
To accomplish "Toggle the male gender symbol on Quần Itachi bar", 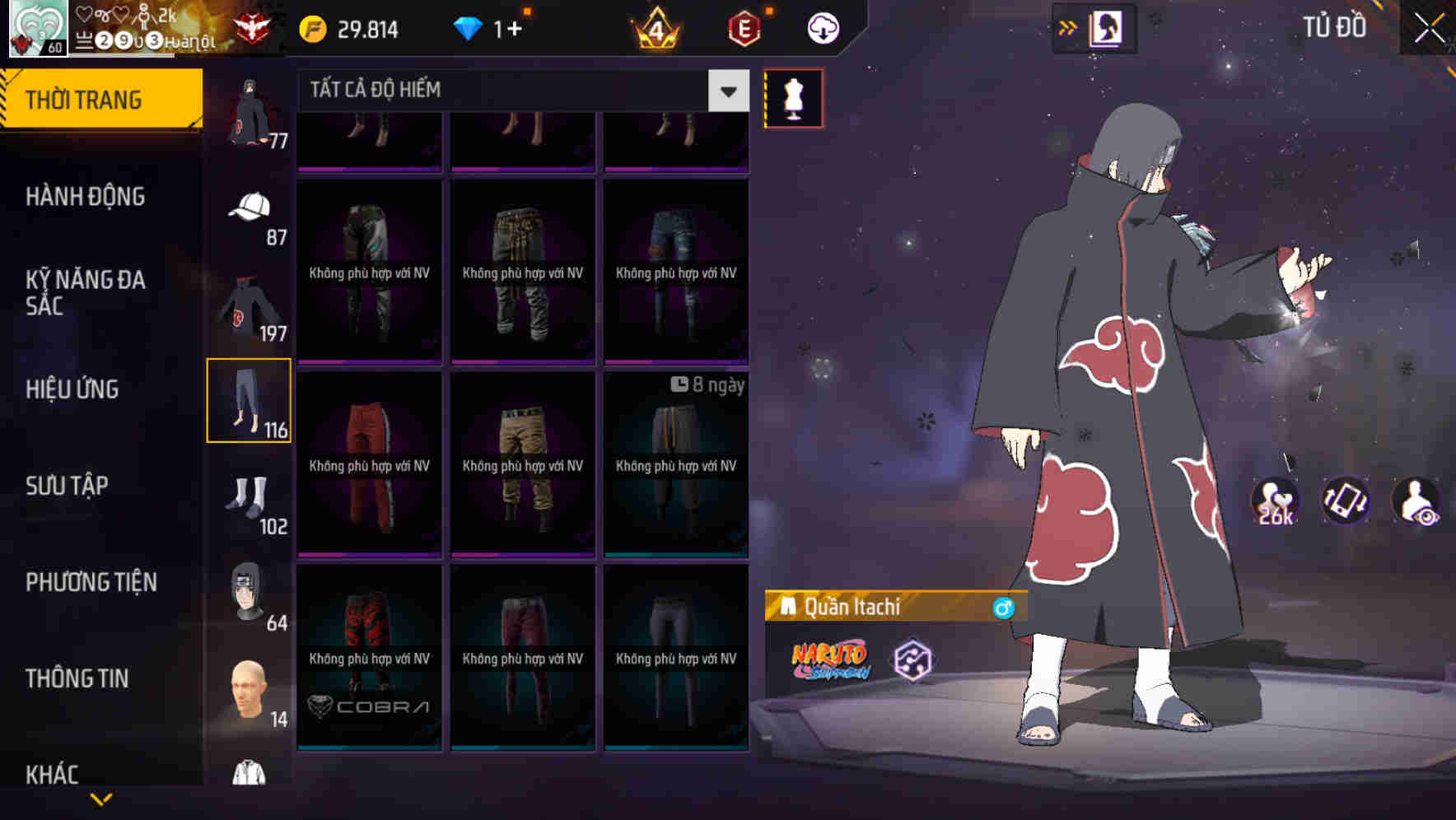I will tap(1006, 606).
